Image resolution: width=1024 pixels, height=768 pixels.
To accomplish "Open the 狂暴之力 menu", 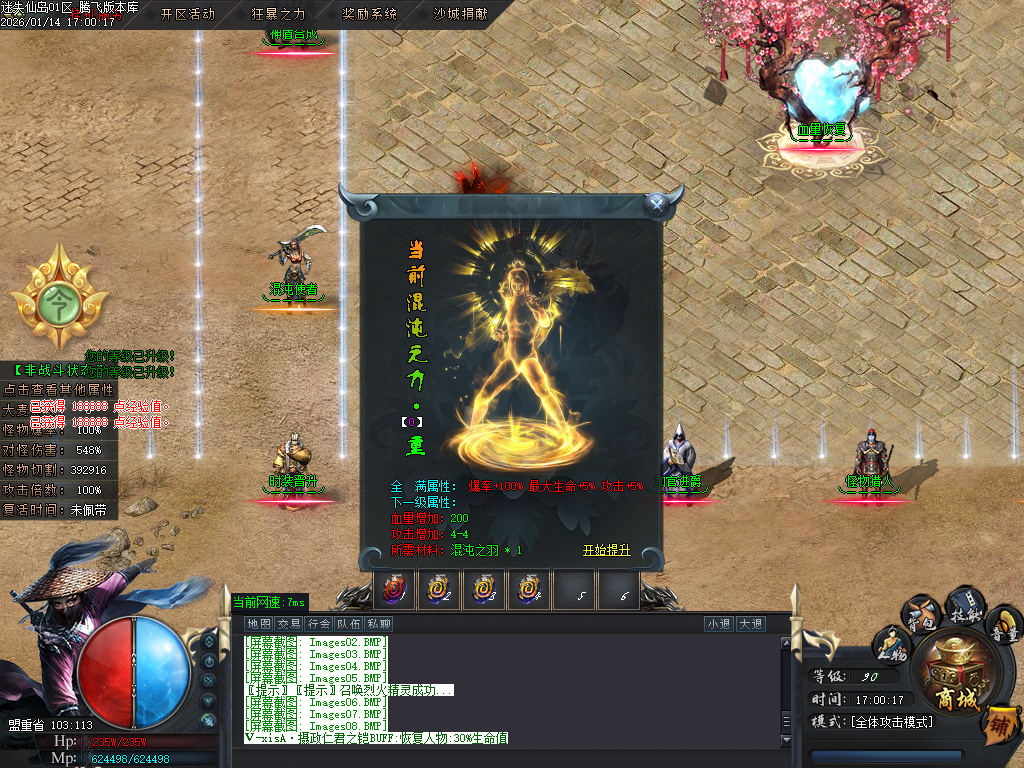I will point(278,14).
